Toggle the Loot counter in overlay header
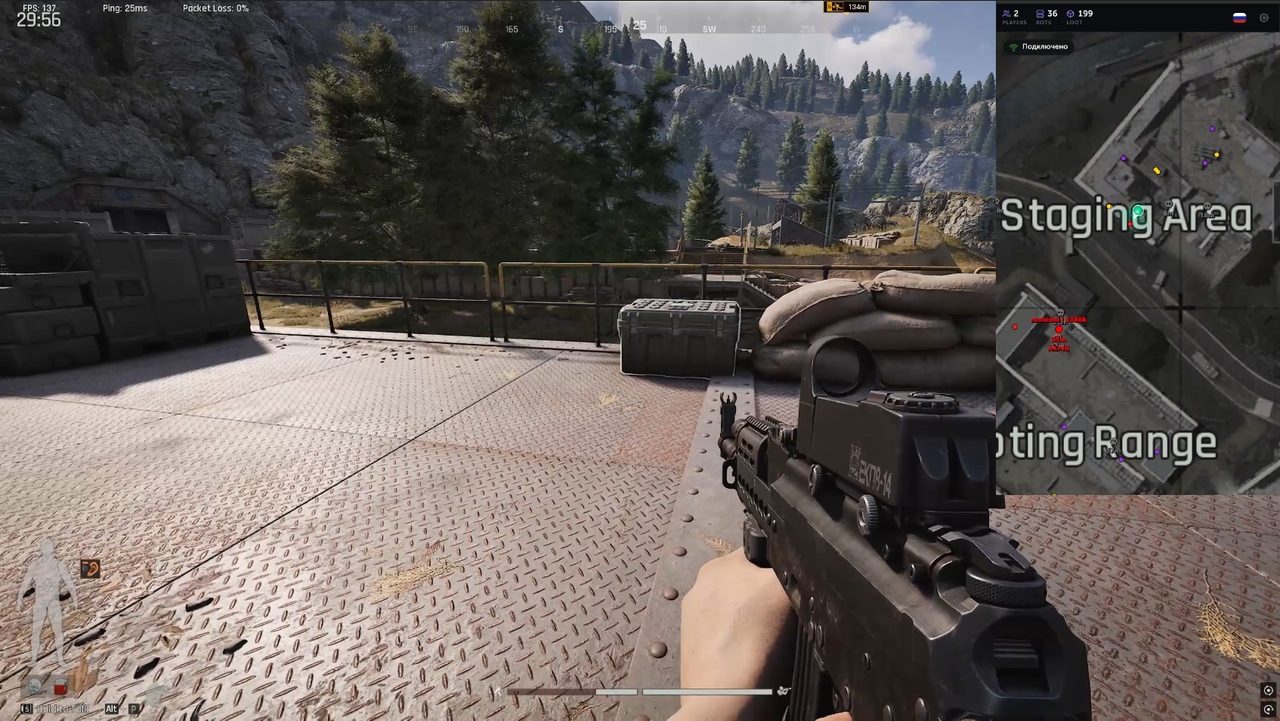The height and width of the screenshot is (721, 1280). [x=1079, y=17]
